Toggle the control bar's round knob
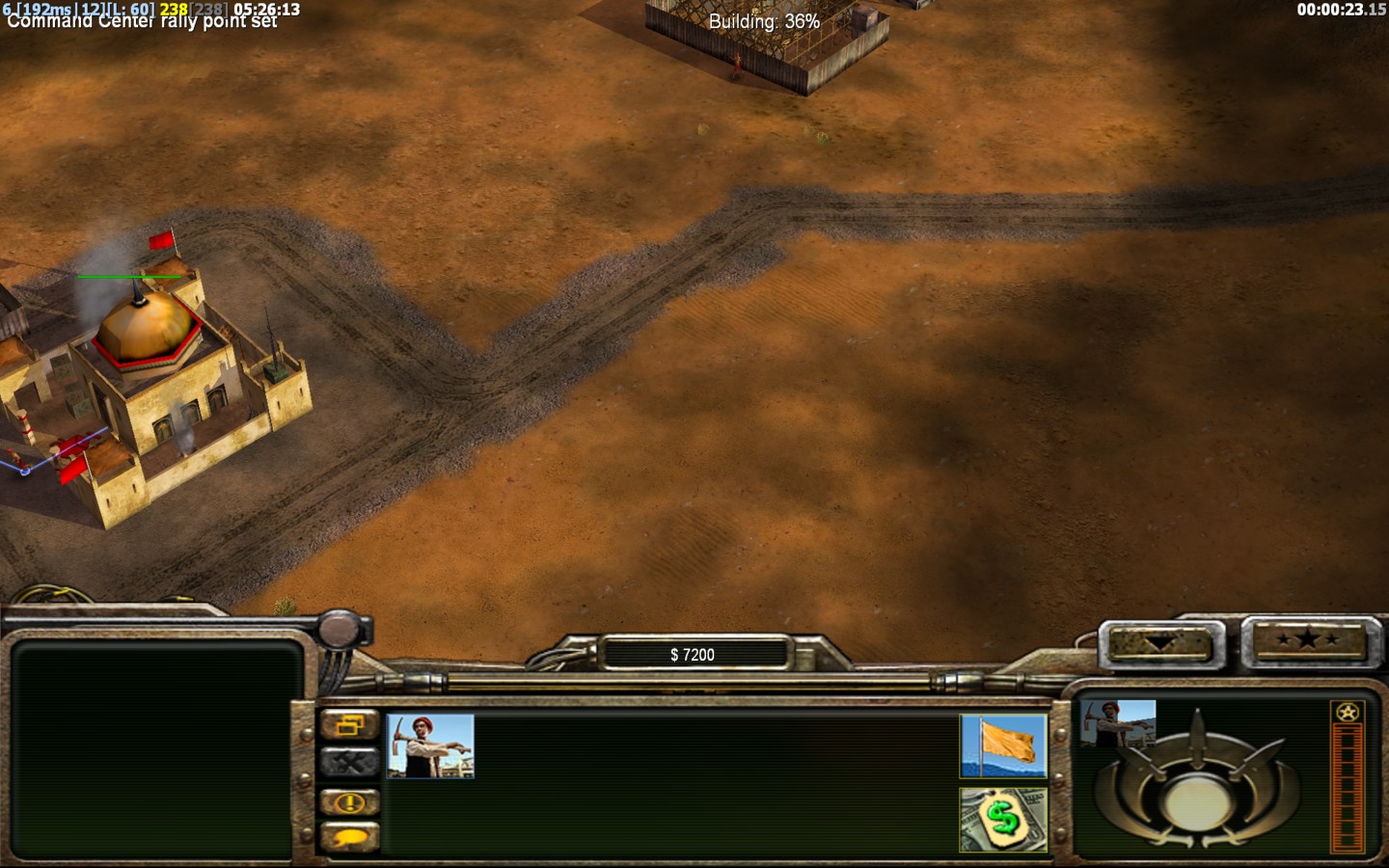 click(340, 629)
